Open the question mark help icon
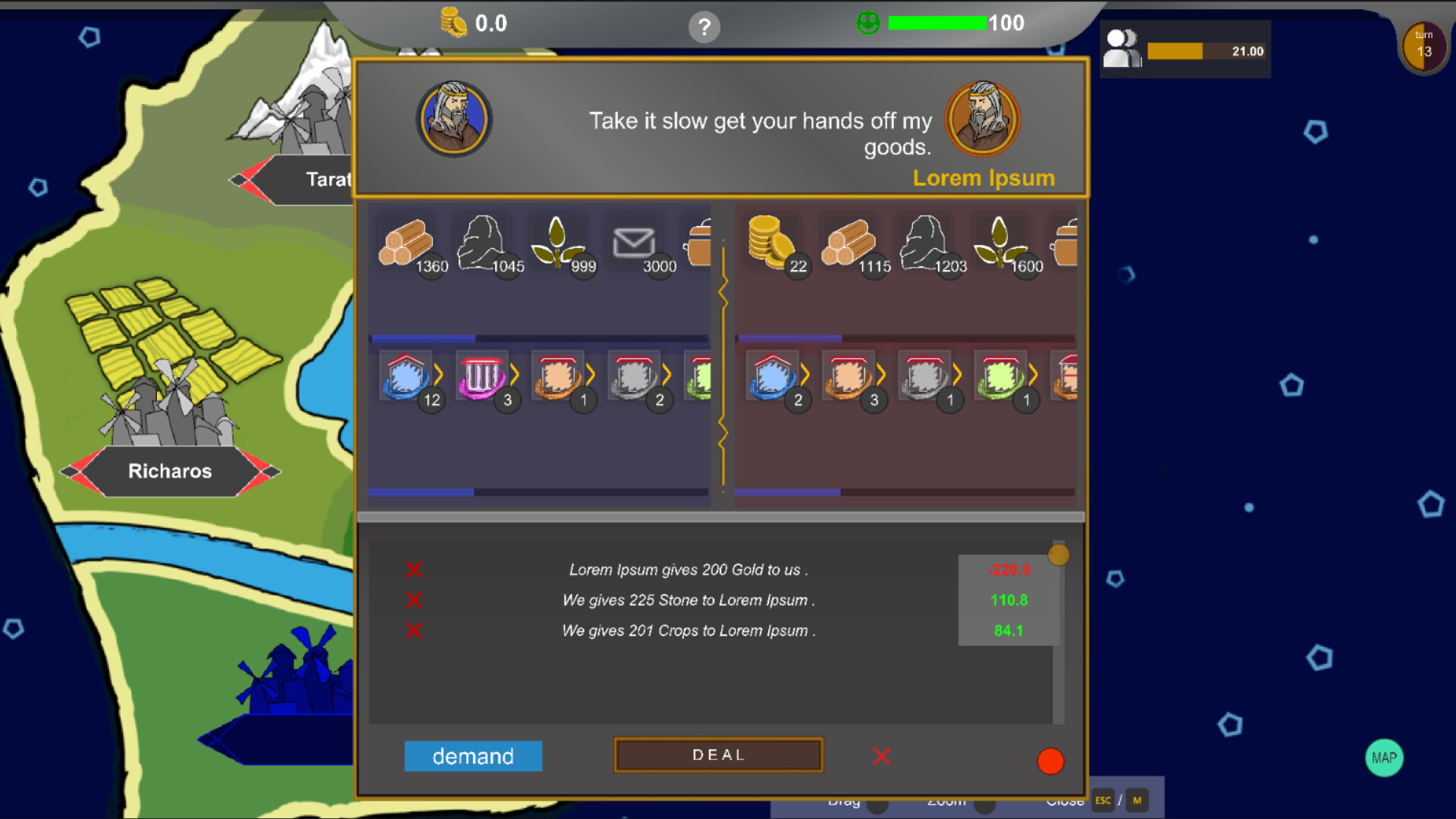Screen dimensions: 1456x819 pos(705,27)
